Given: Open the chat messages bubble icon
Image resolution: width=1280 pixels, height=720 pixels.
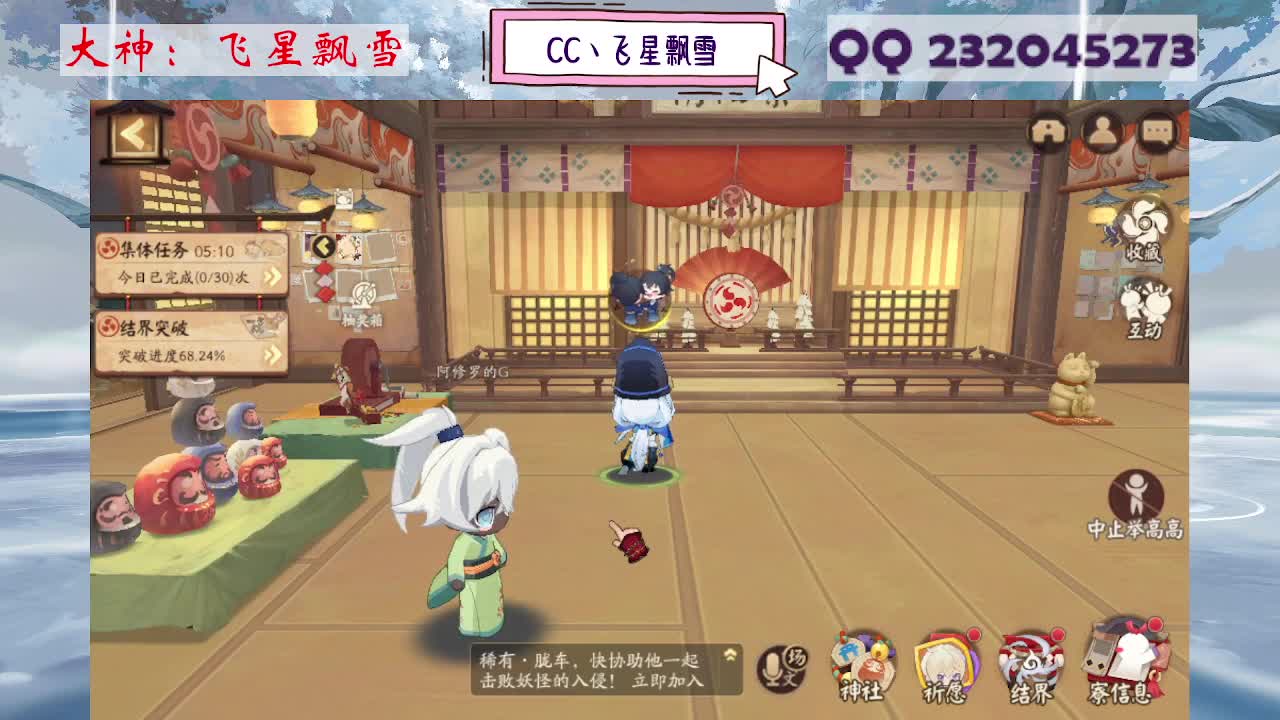Looking at the screenshot, I should pos(1153,130).
